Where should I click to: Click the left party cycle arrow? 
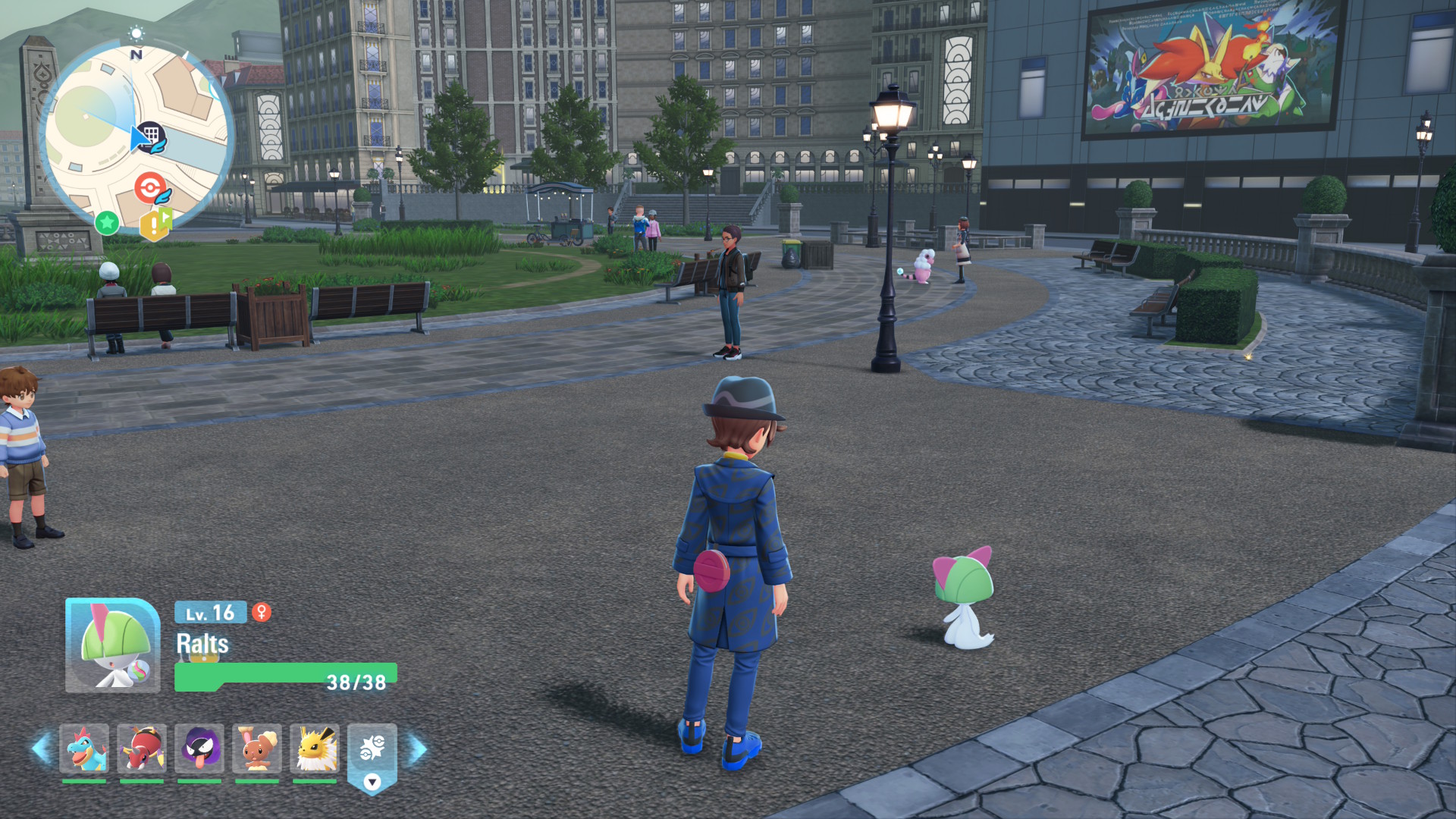[41, 748]
